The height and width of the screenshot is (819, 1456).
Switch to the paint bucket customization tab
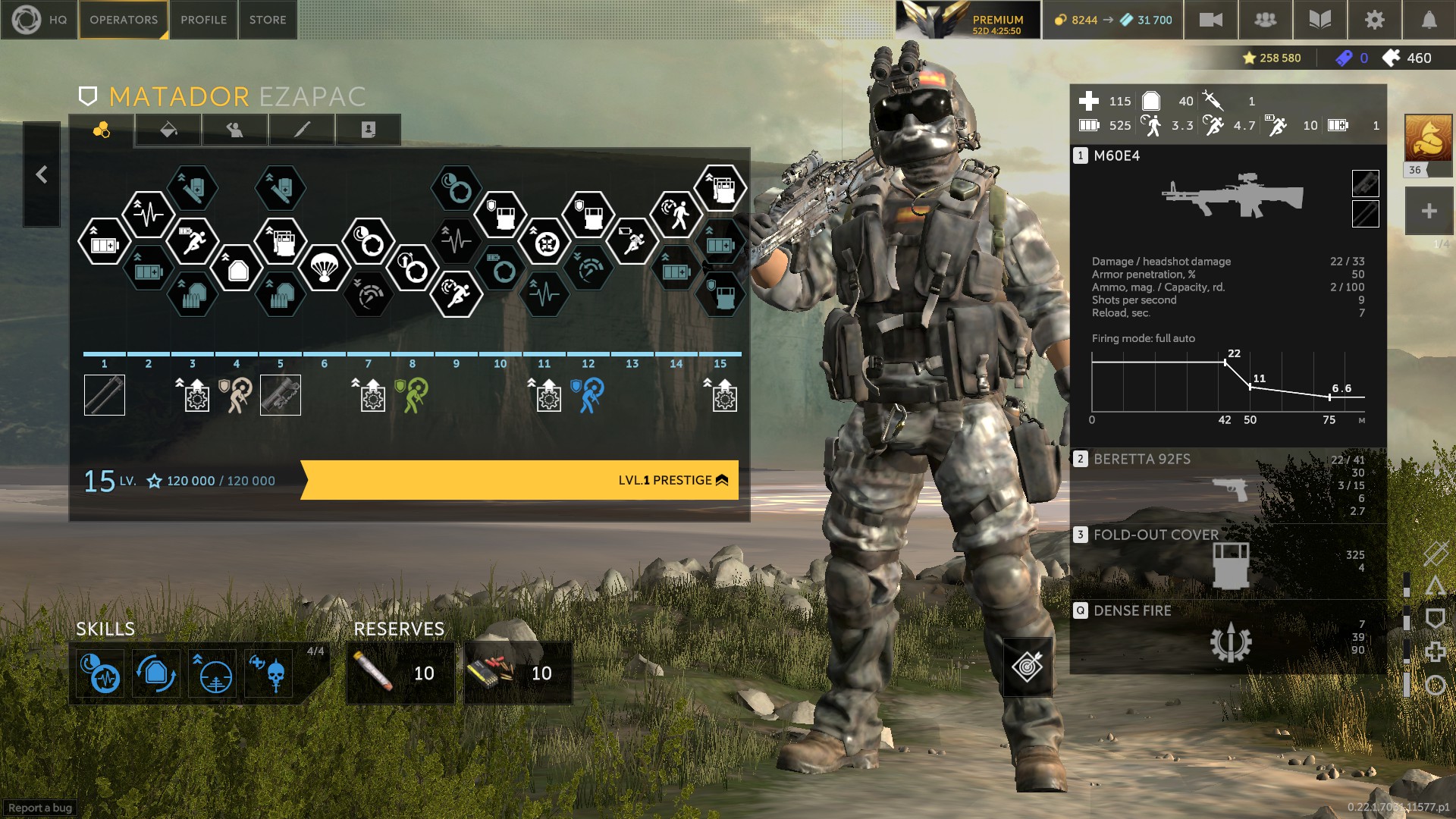click(168, 130)
